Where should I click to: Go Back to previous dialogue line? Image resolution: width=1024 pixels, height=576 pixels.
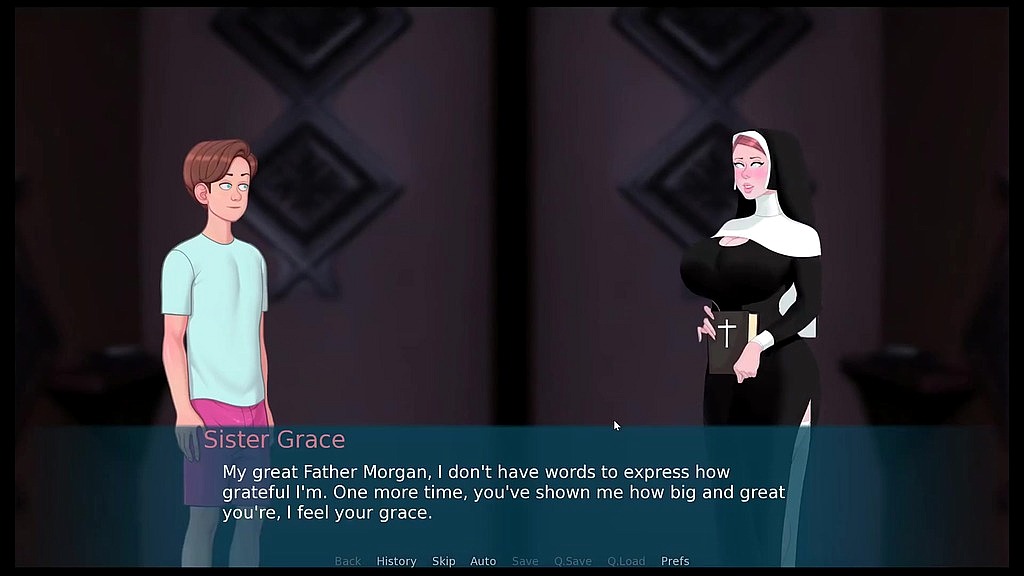point(348,561)
